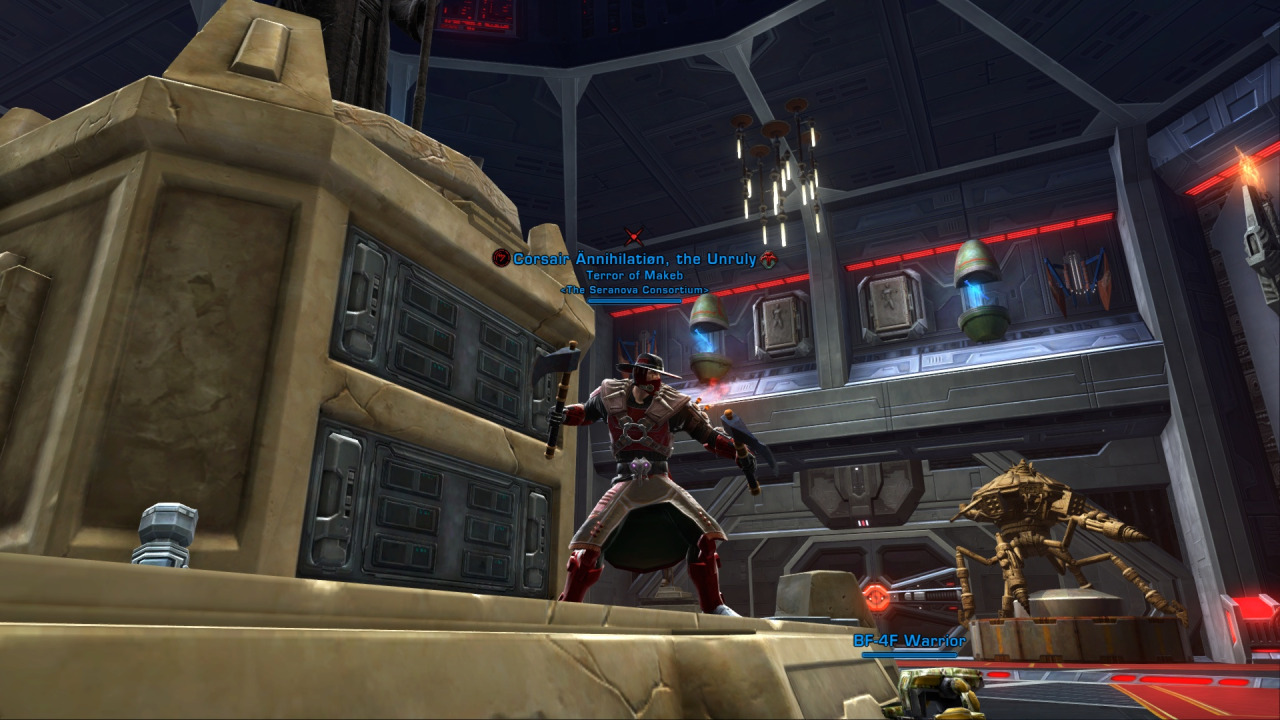Select the Corsair Annihilation, the Unruly nameplate
Viewport: 1280px width, 720px height.
pos(634,259)
